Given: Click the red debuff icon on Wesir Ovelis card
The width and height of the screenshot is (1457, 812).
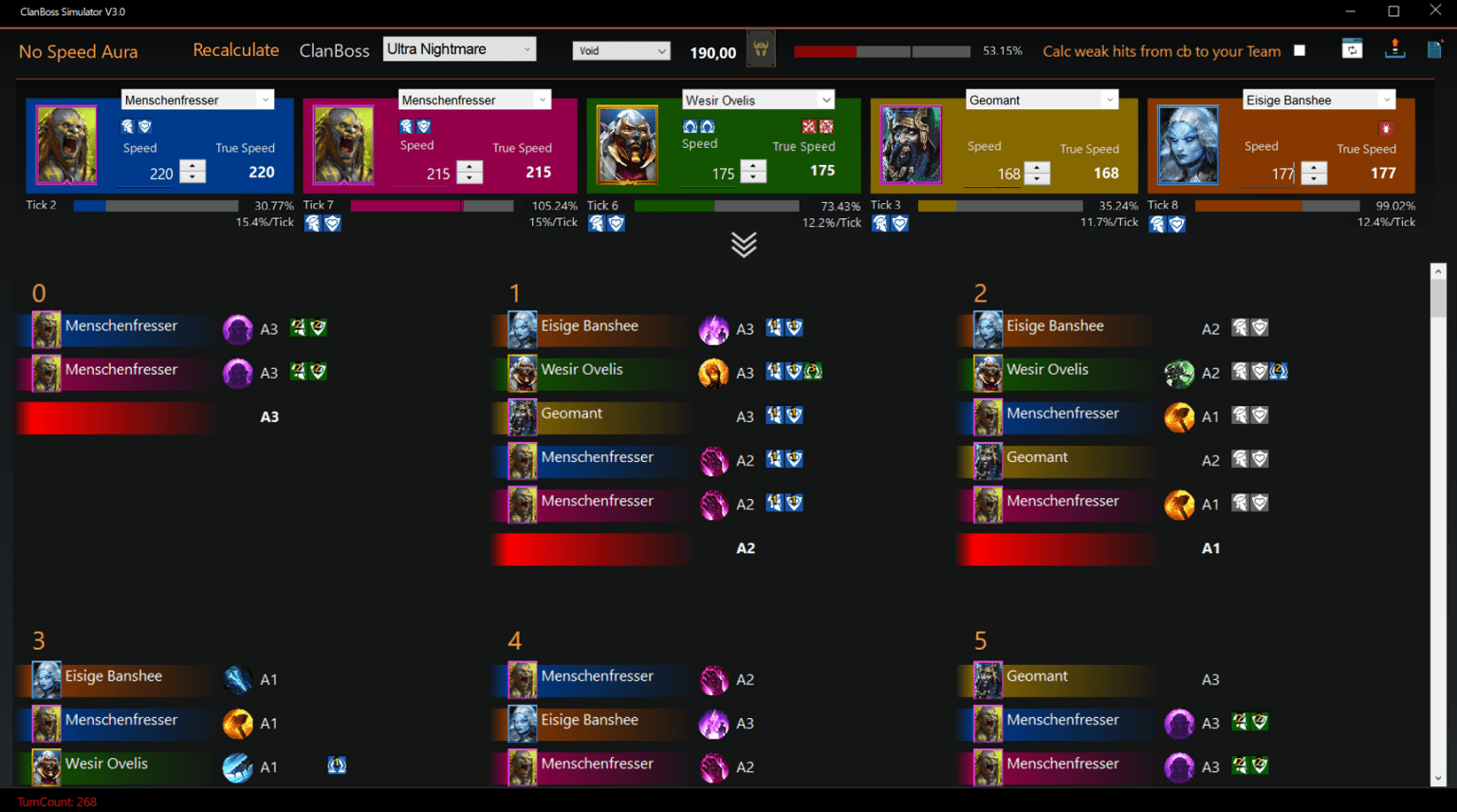Looking at the screenshot, I should (x=809, y=126).
